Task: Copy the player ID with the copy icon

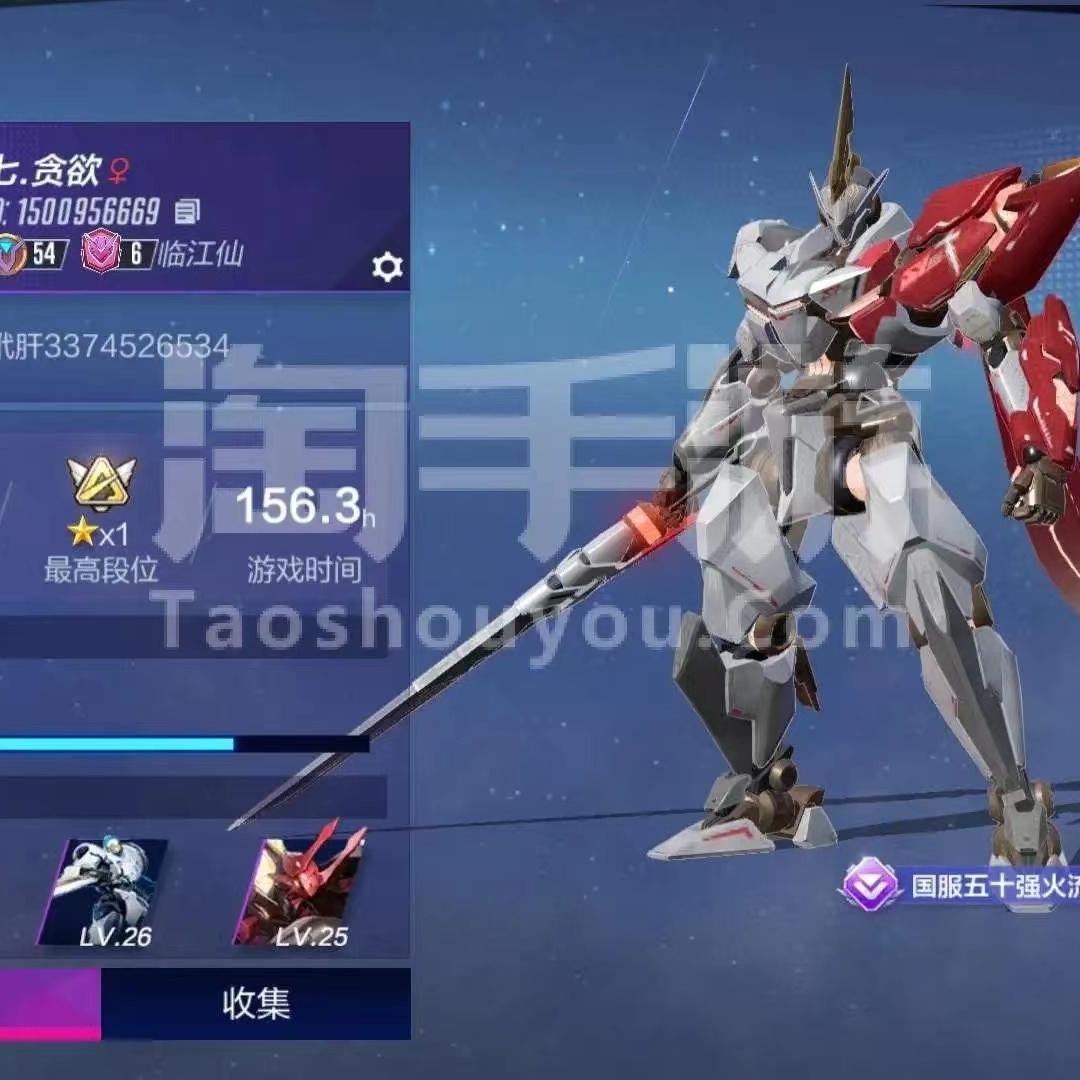Action: click(187, 211)
